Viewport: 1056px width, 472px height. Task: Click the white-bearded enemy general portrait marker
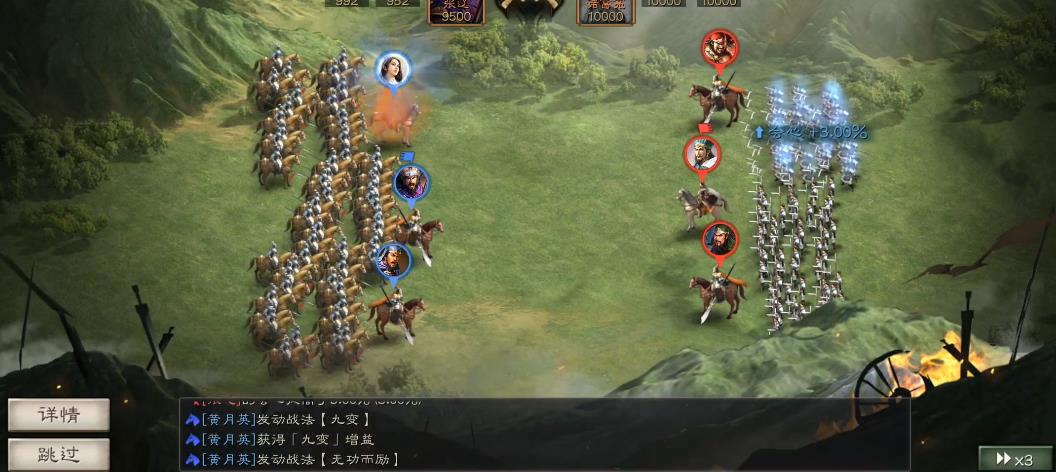pyautogui.click(x=702, y=154)
